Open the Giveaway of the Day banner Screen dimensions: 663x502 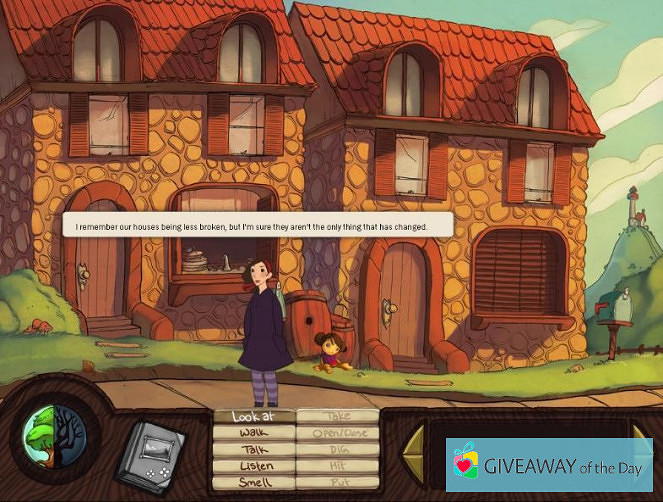pos(549,465)
